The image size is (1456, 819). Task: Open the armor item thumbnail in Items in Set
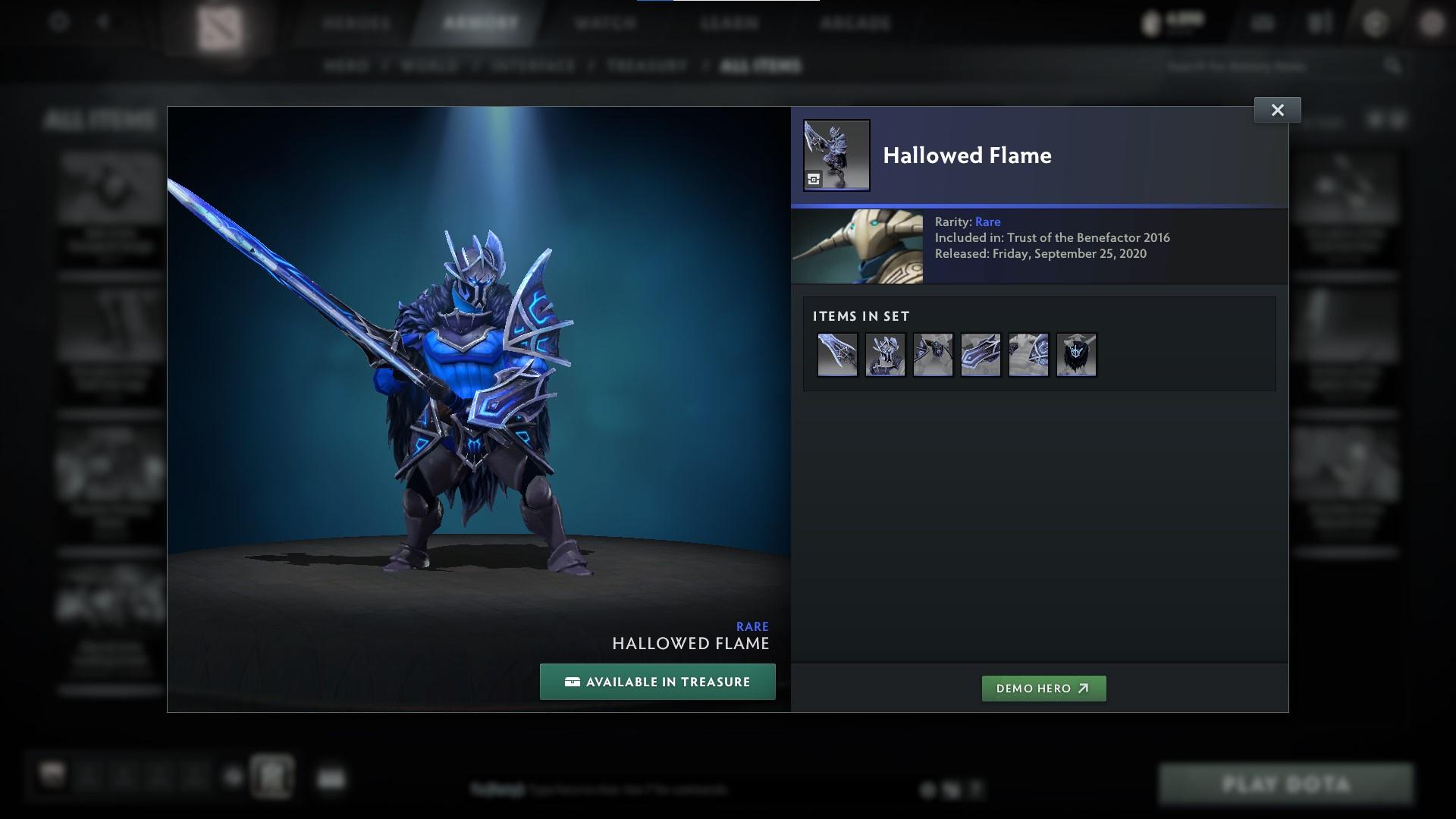(885, 354)
